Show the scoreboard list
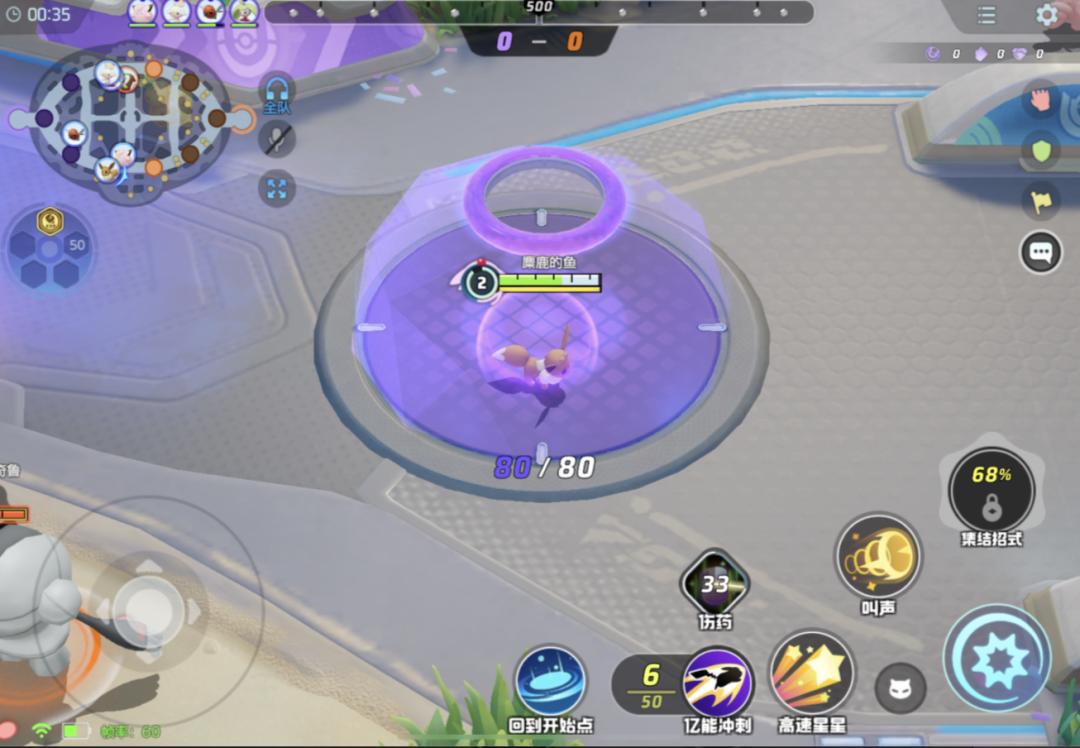 [x=987, y=15]
